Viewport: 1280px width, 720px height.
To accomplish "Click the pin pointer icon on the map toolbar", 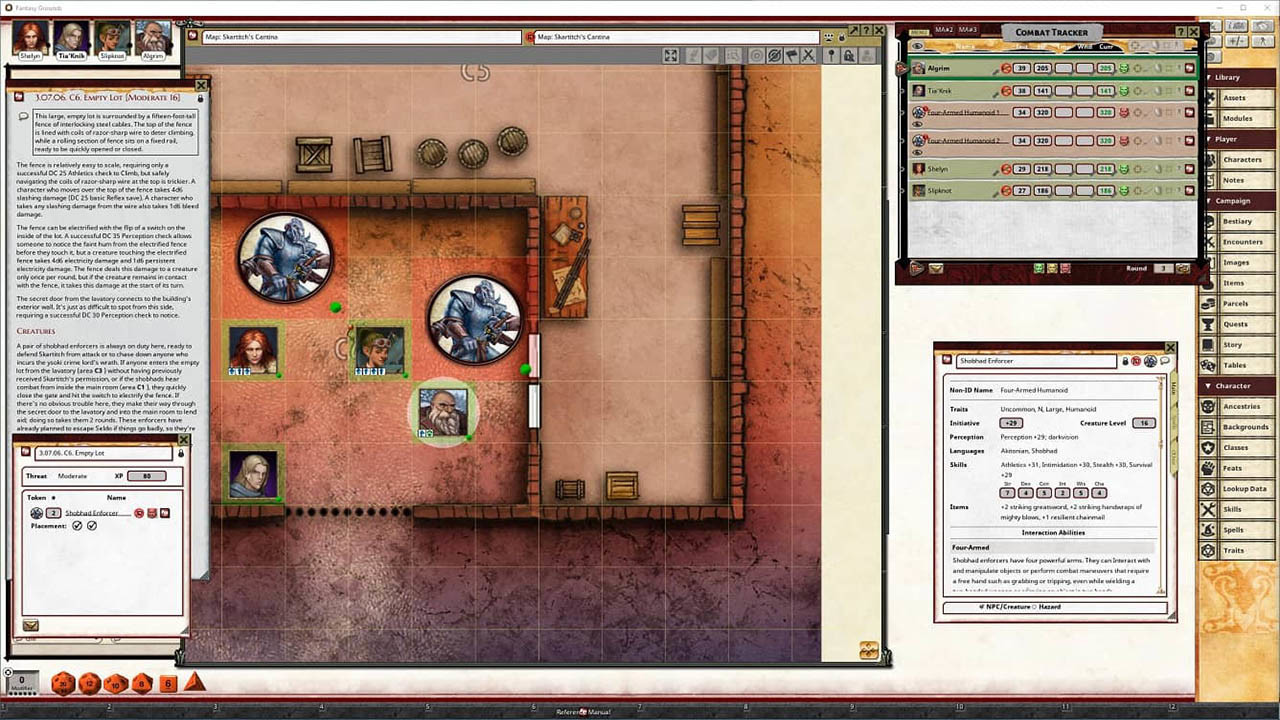I will (830, 56).
